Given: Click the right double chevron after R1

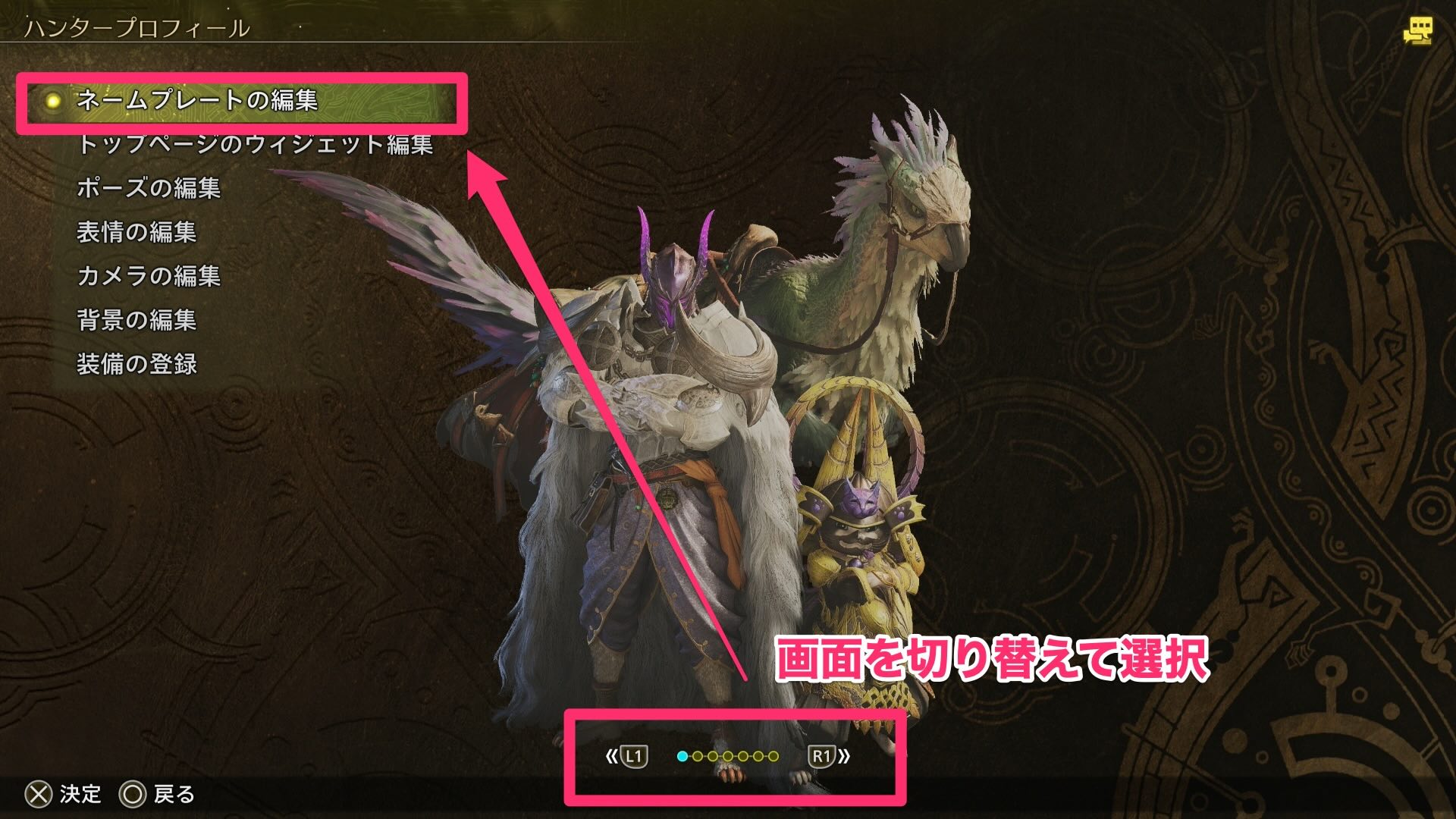Looking at the screenshot, I should 843,756.
